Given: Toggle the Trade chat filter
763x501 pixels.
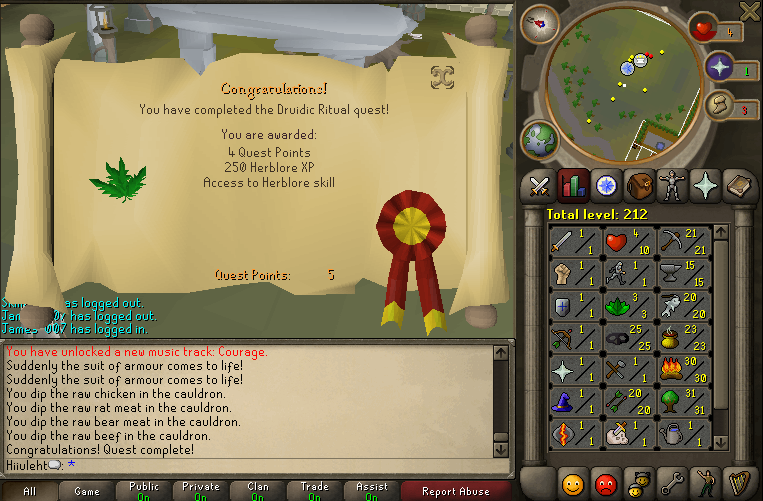Looking at the screenshot, I should [x=315, y=490].
